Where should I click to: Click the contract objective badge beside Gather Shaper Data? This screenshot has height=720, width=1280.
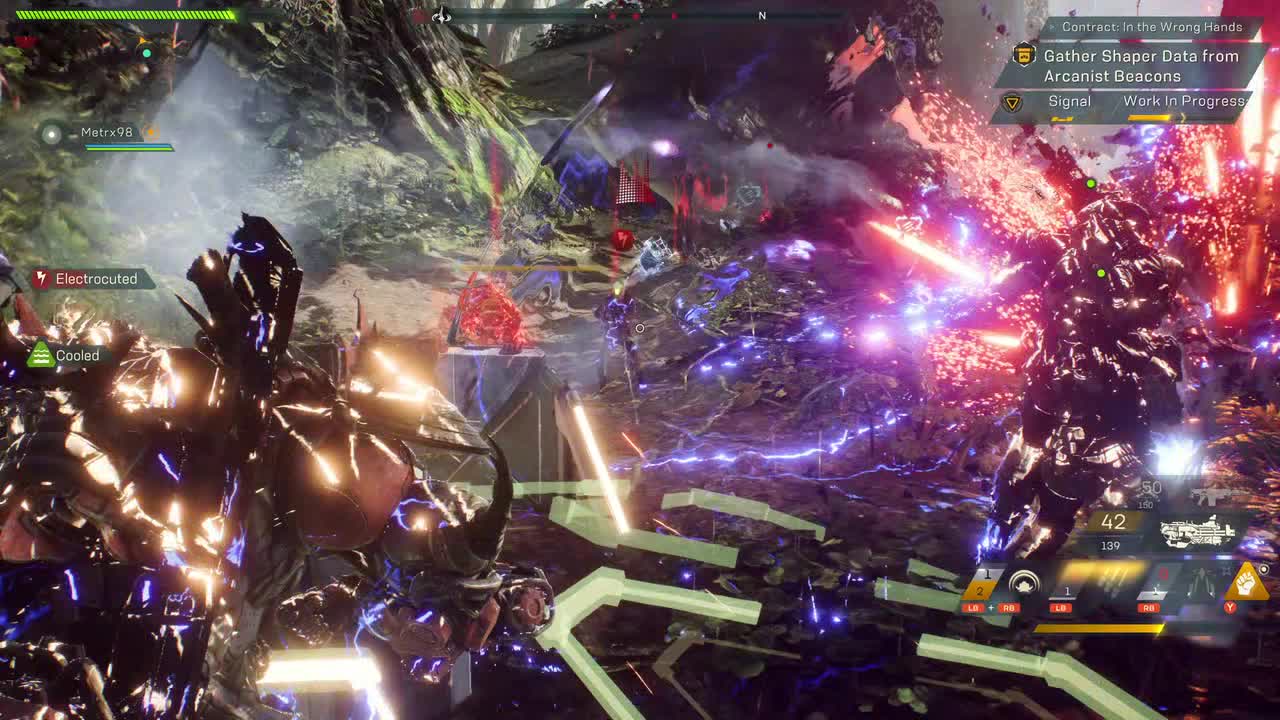point(1025,57)
